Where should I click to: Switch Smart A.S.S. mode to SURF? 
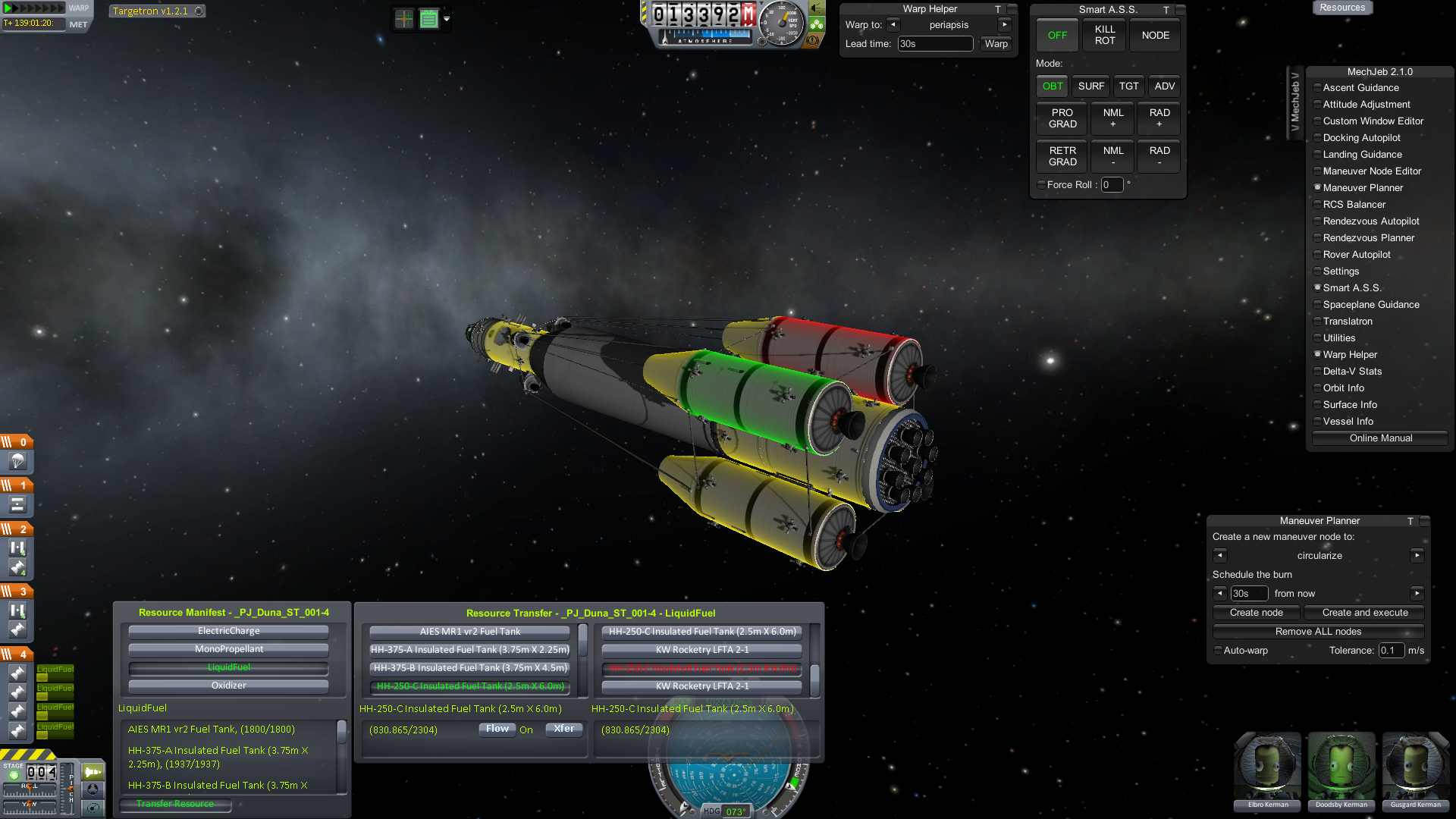tap(1090, 86)
